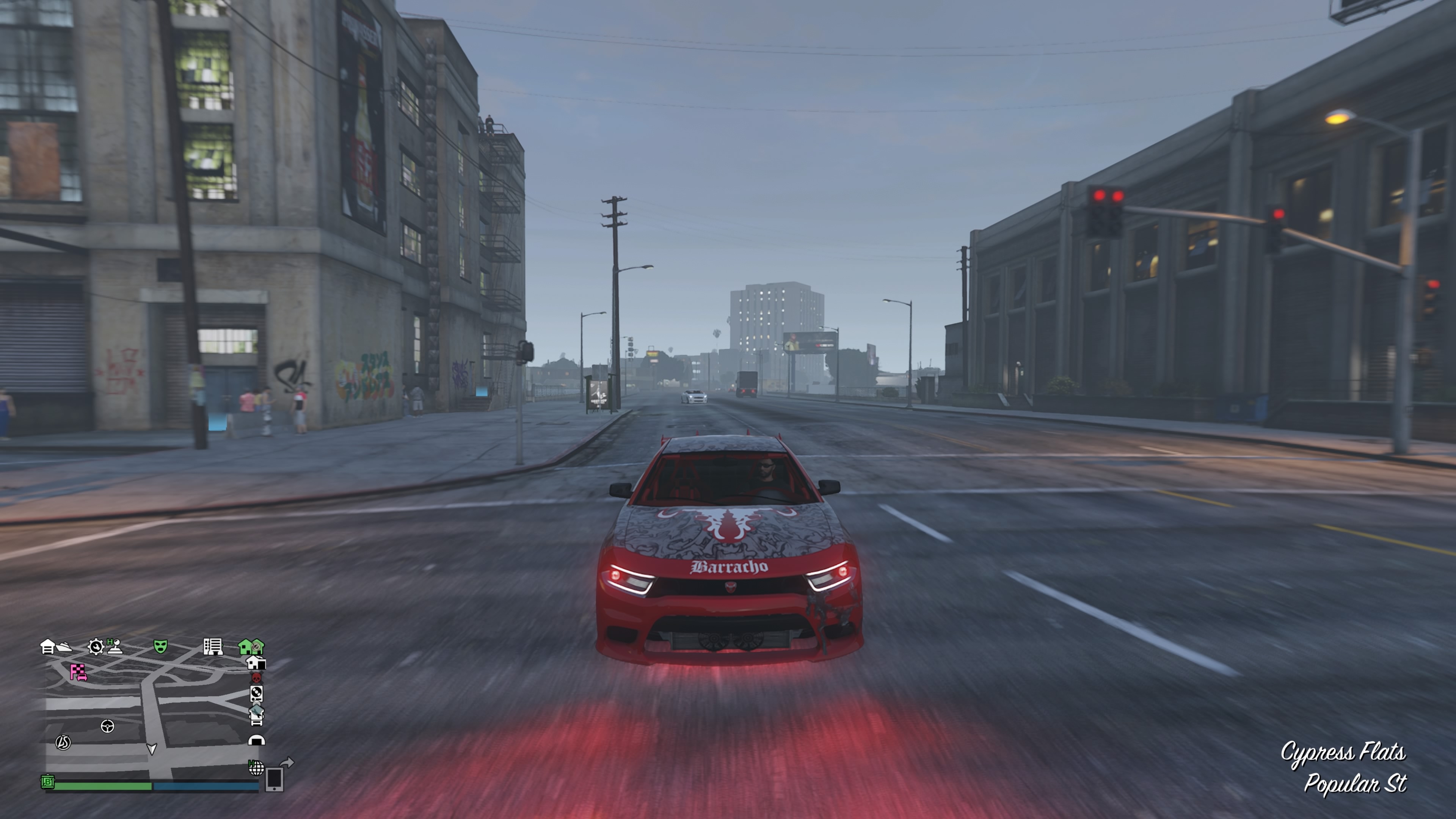1456x819 pixels.
Task: Select the steering wheel blip on minimap
Action: 107,726
